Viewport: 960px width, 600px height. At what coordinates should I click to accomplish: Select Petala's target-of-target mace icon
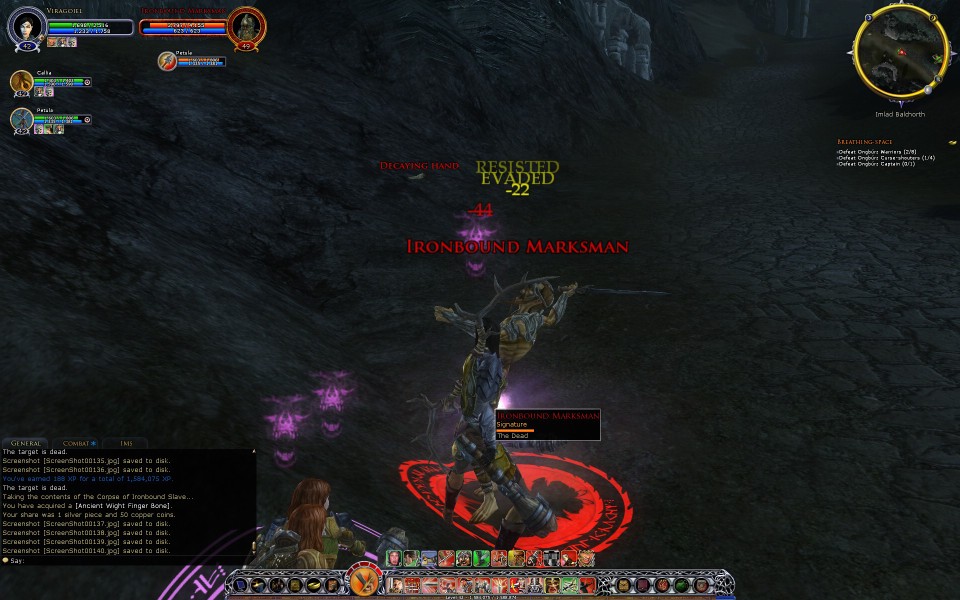(x=167, y=61)
